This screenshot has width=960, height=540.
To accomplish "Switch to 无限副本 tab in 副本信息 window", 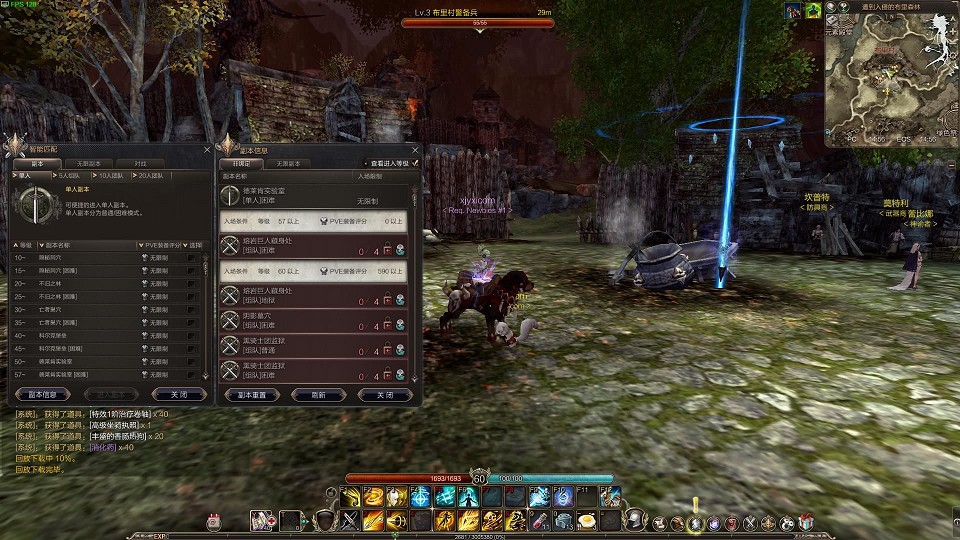I will point(289,163).
